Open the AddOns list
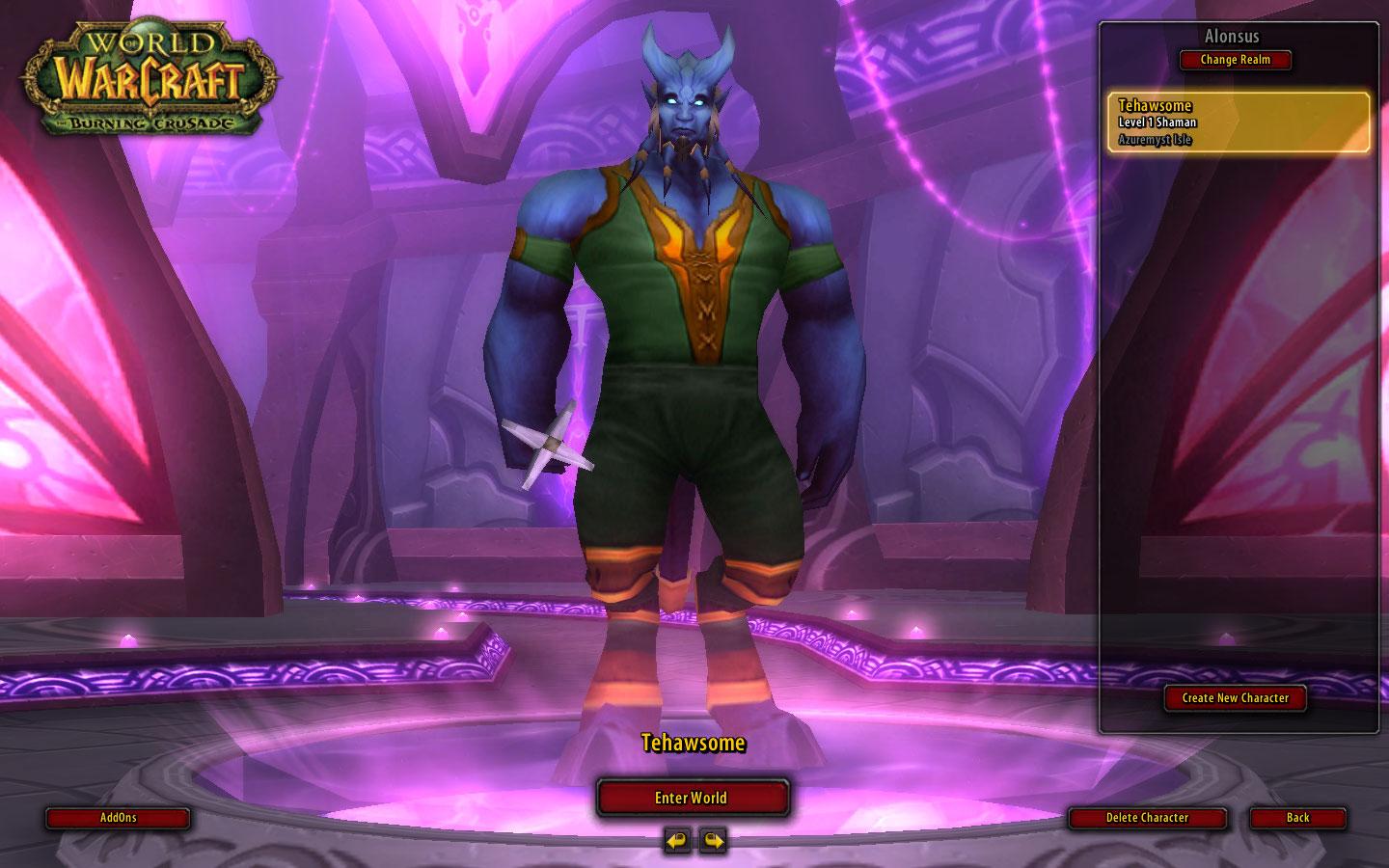The image size is (1389, 868). tap(118, 818)
